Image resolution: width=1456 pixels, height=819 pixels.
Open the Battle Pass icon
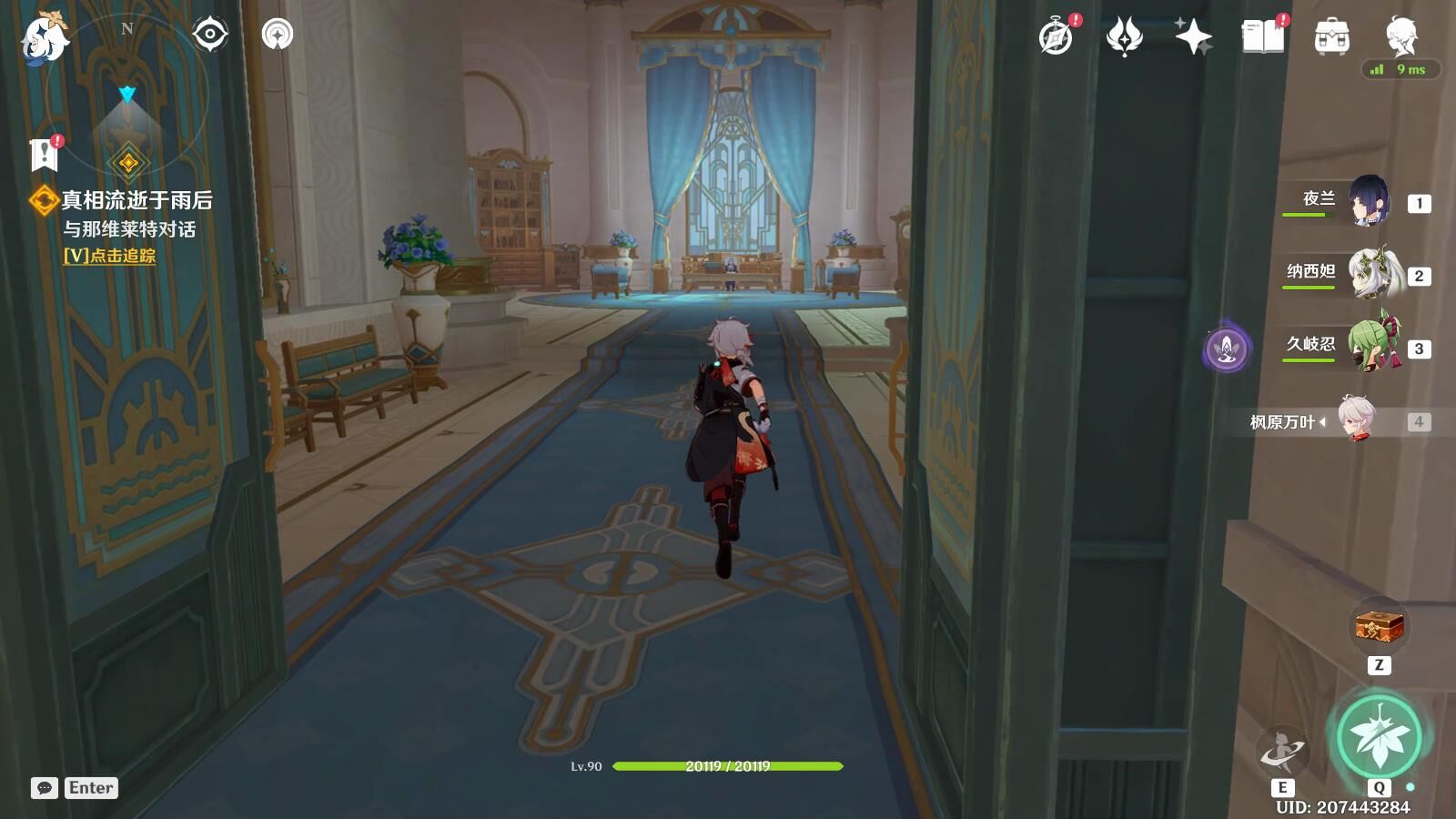1124,37
